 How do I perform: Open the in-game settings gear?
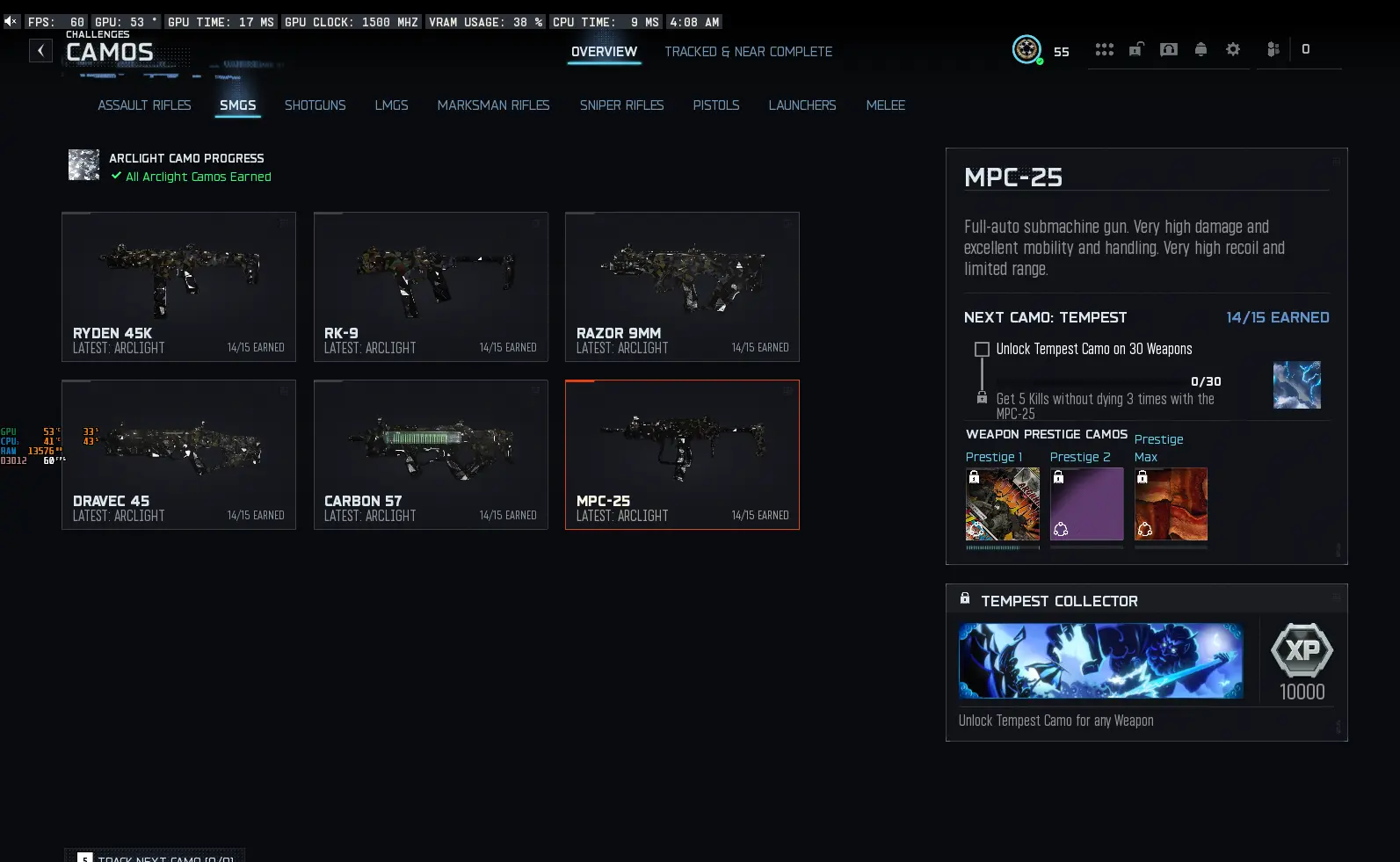click(1233, 50)
